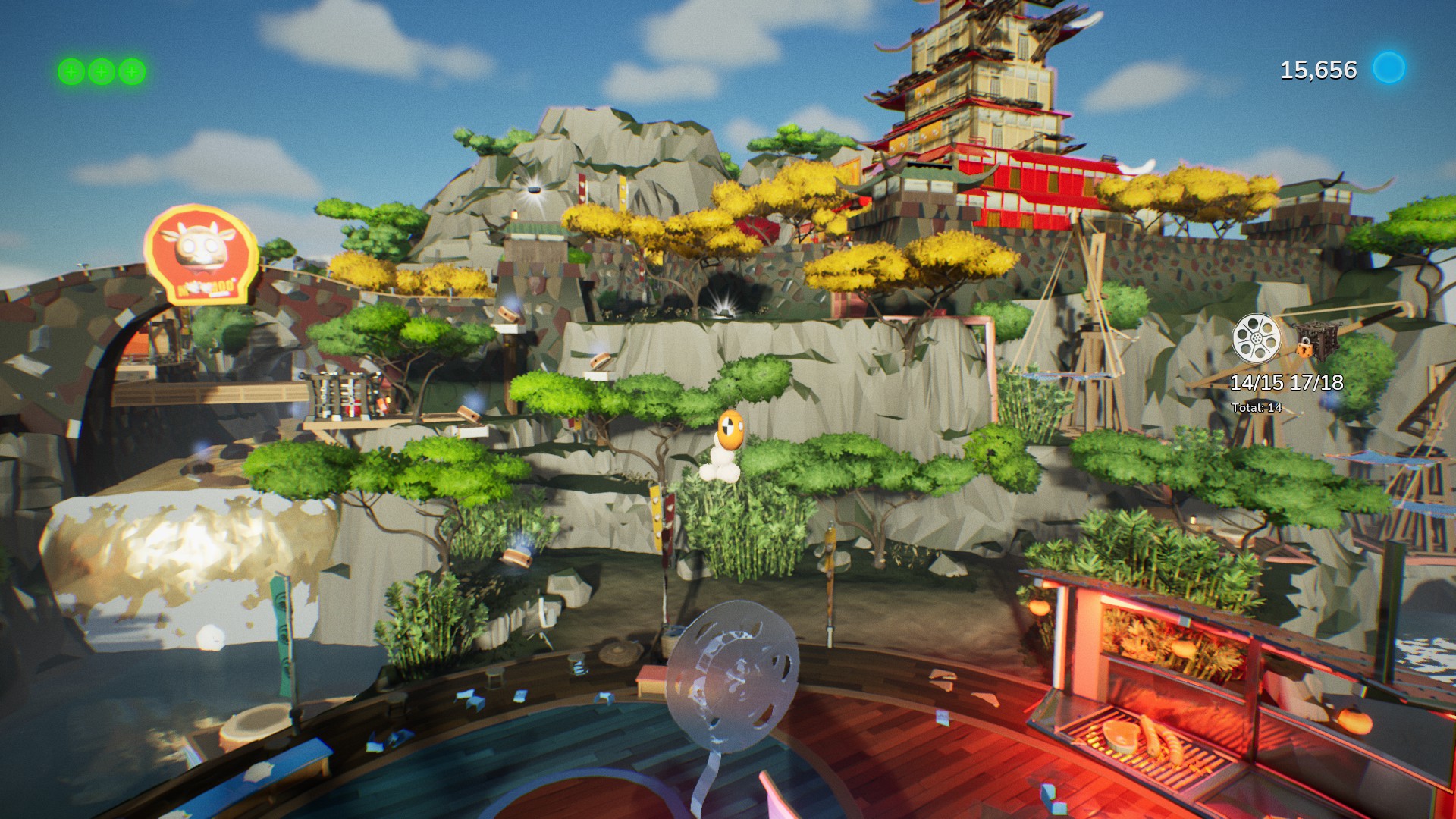Select the locked crate tracker icon

(1316, 340)
